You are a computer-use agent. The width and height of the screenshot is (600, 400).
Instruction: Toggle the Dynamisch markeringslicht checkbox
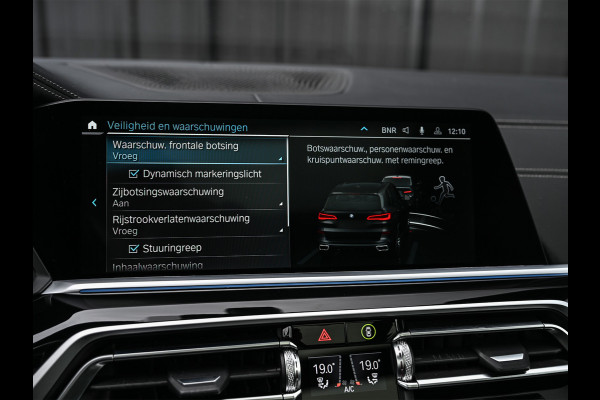pyautogui.click(x=133, y=174)
